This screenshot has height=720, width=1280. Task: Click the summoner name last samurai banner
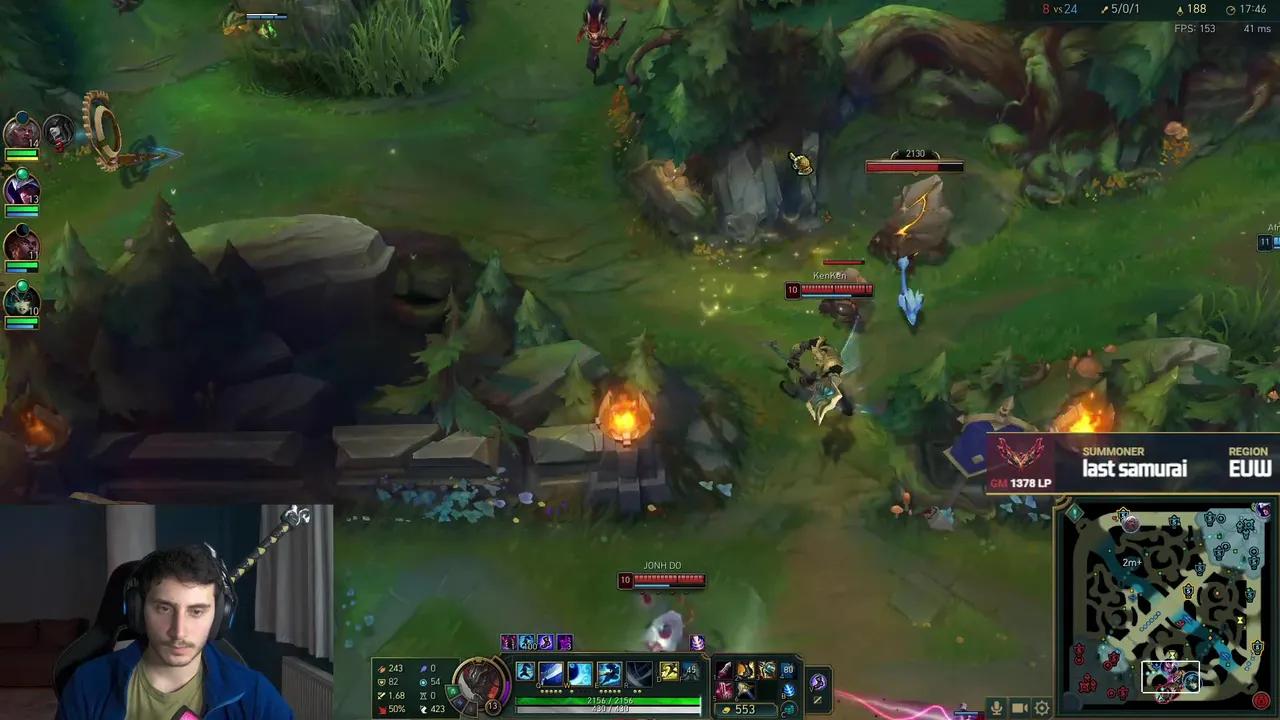pos(1135,466)
